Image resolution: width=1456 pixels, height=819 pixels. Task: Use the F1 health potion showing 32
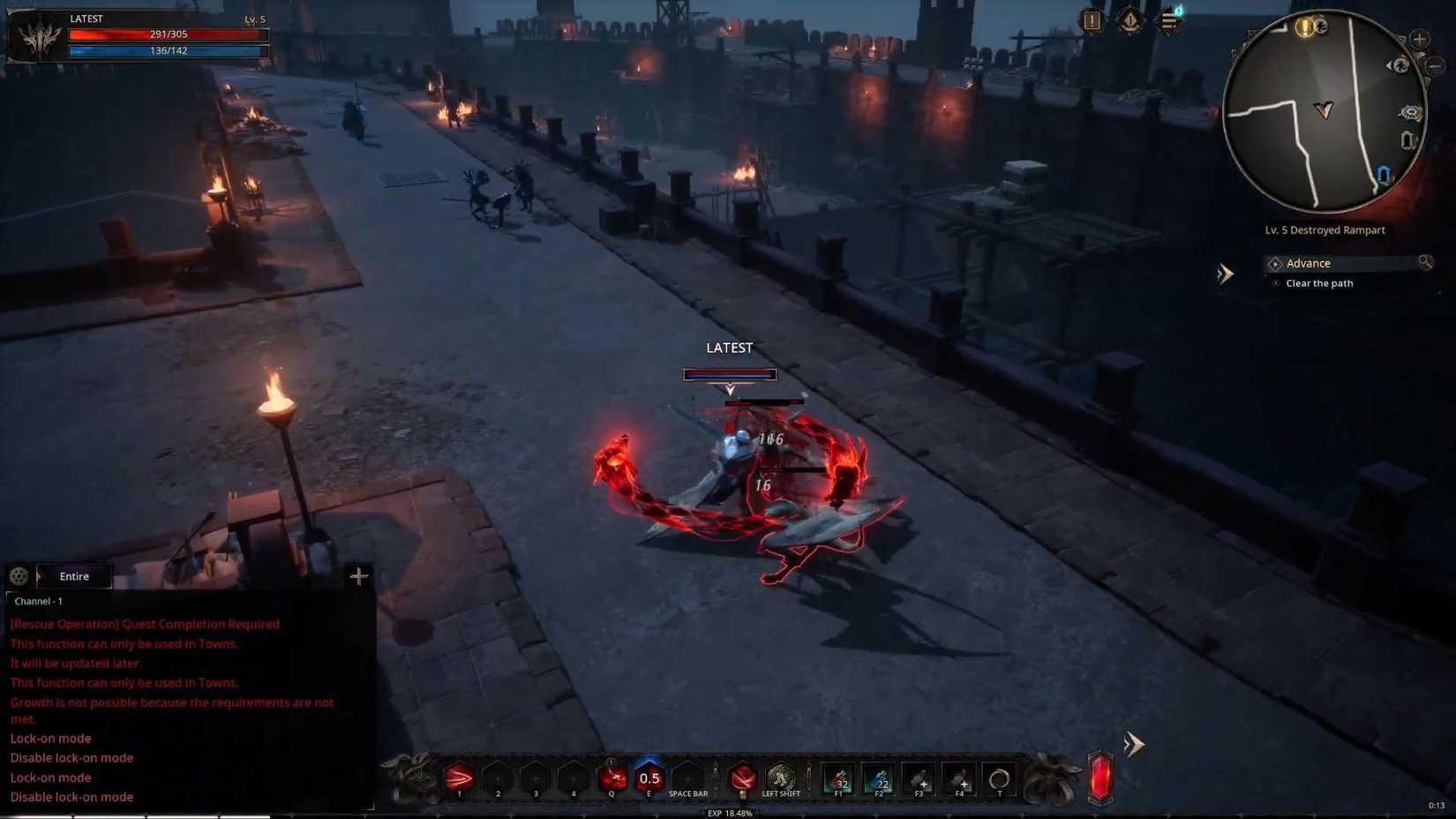point(838,781)
